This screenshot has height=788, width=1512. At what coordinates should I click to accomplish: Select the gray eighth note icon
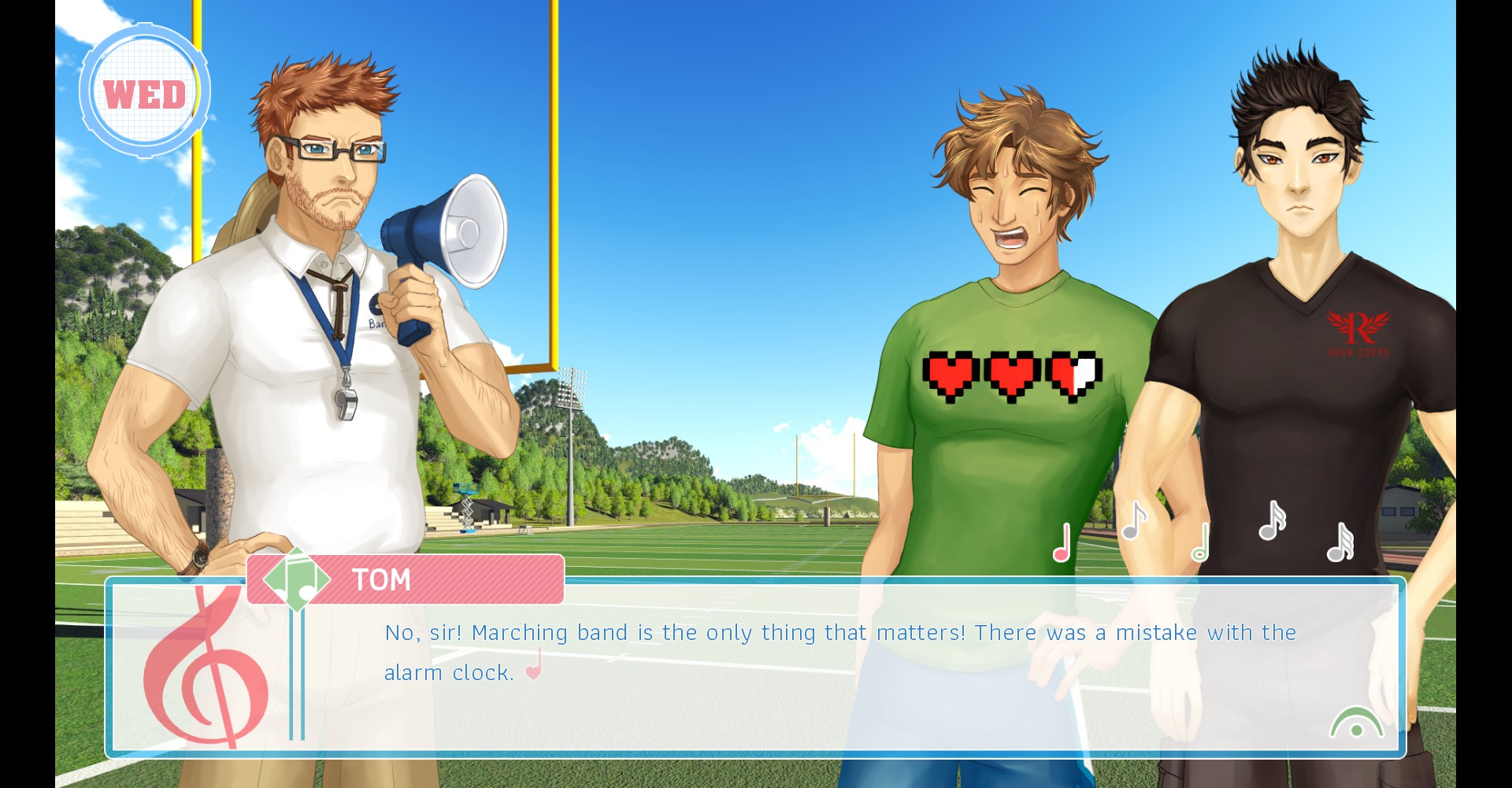click(x=1133, y=521)
